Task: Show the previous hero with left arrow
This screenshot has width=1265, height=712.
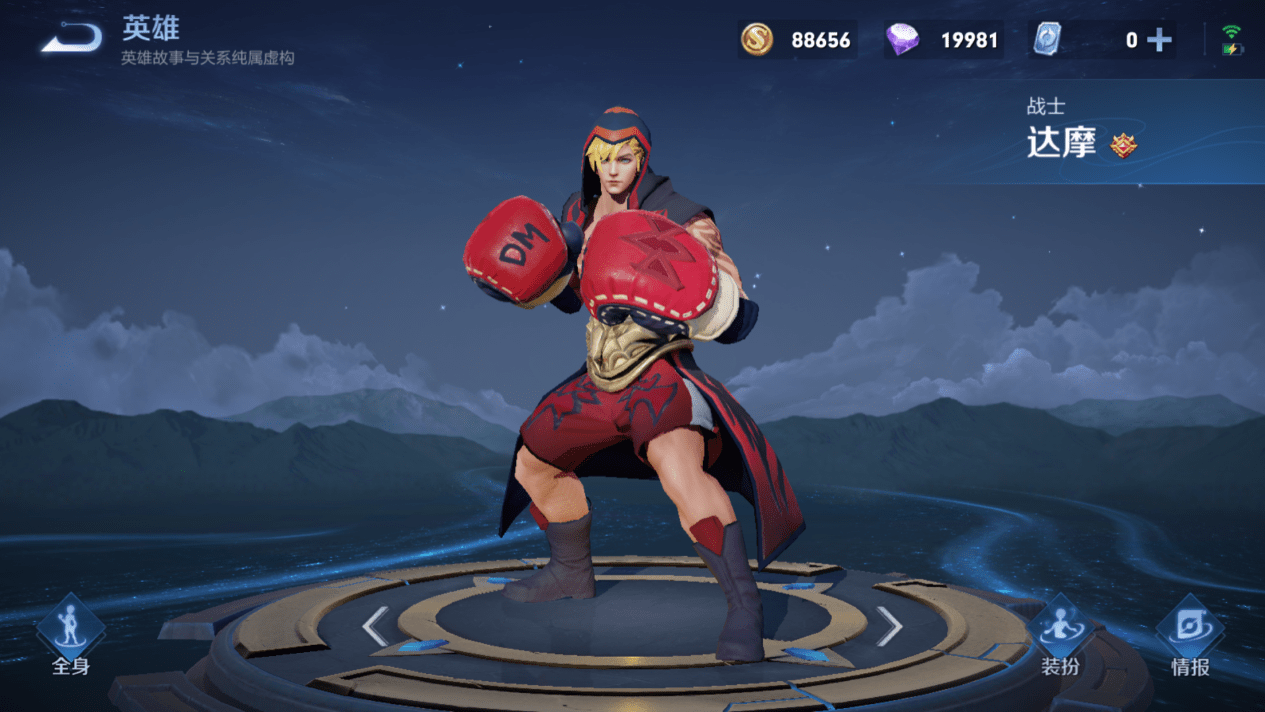Action: [375, 627]
